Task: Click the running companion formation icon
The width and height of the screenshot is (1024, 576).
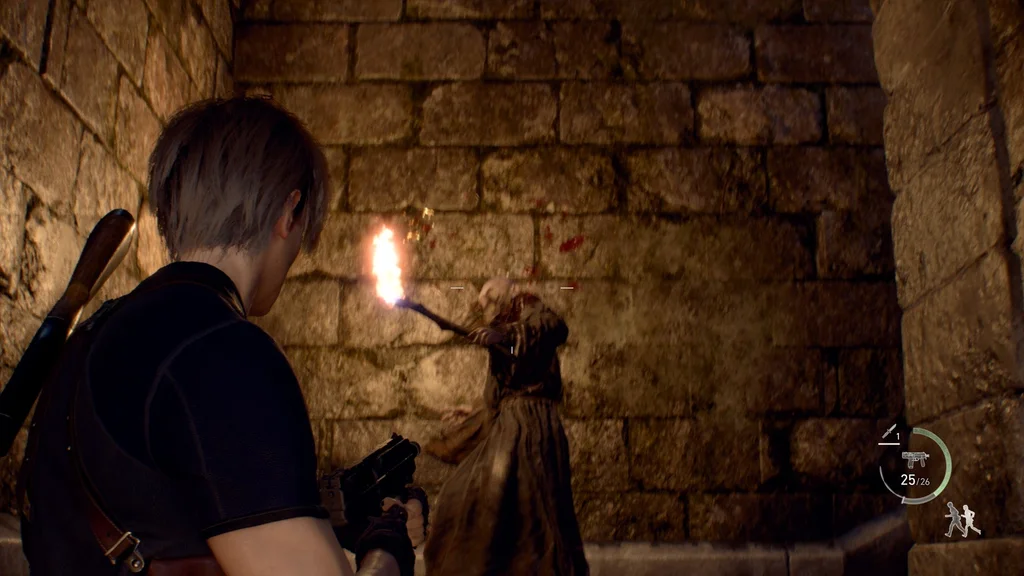Action: (961, 519)
